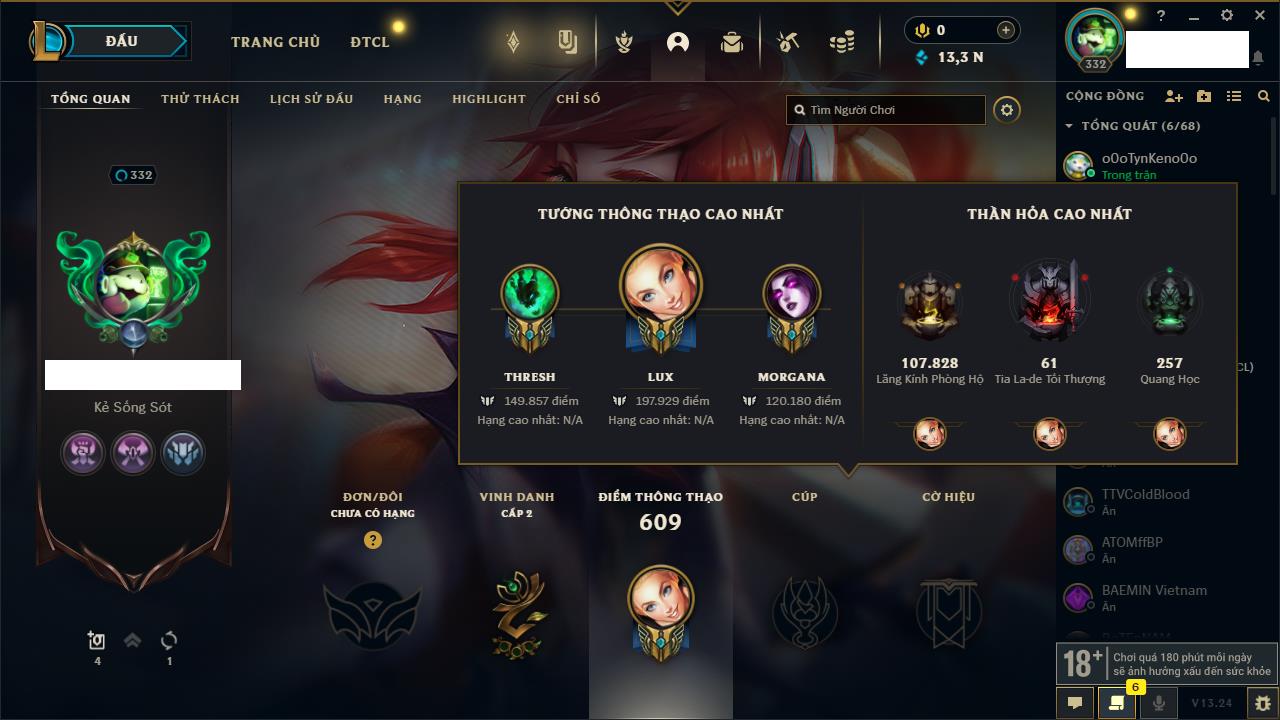
Task: Switch to the THỬ THÁCH tab
Action: [x=200, y=99]
